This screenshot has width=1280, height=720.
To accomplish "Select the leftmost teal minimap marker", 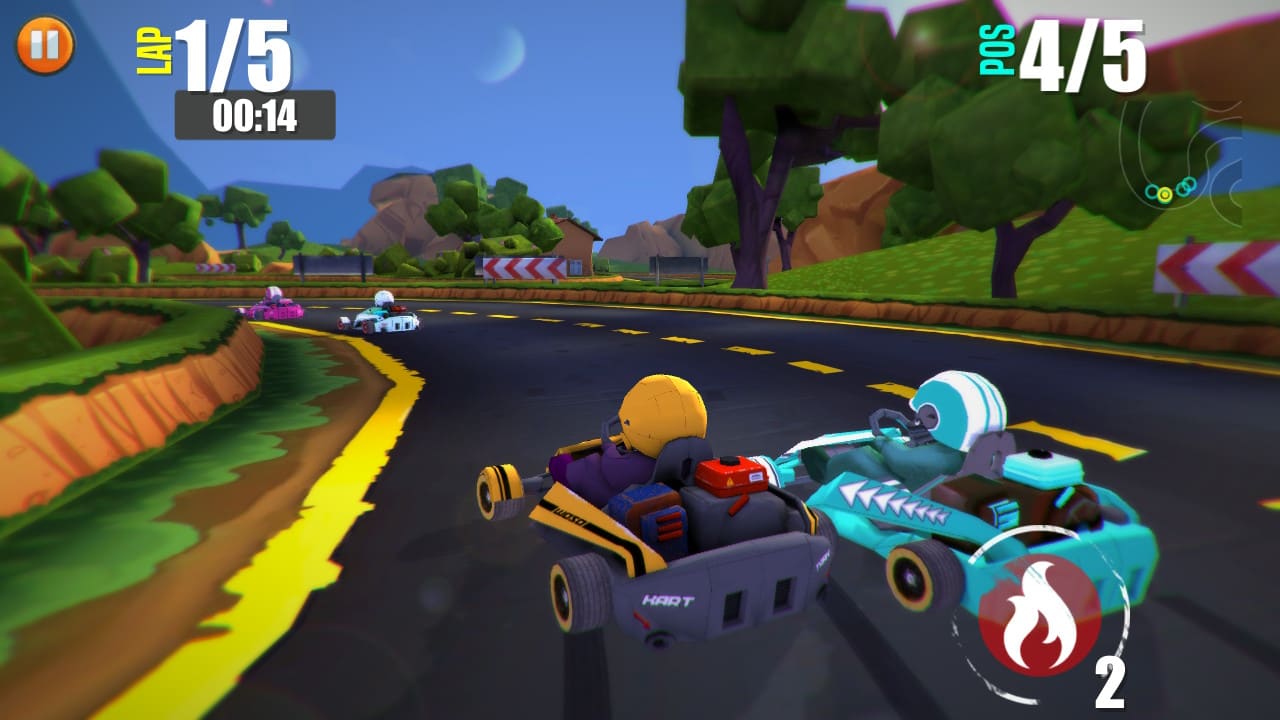I will point(1152,191).
